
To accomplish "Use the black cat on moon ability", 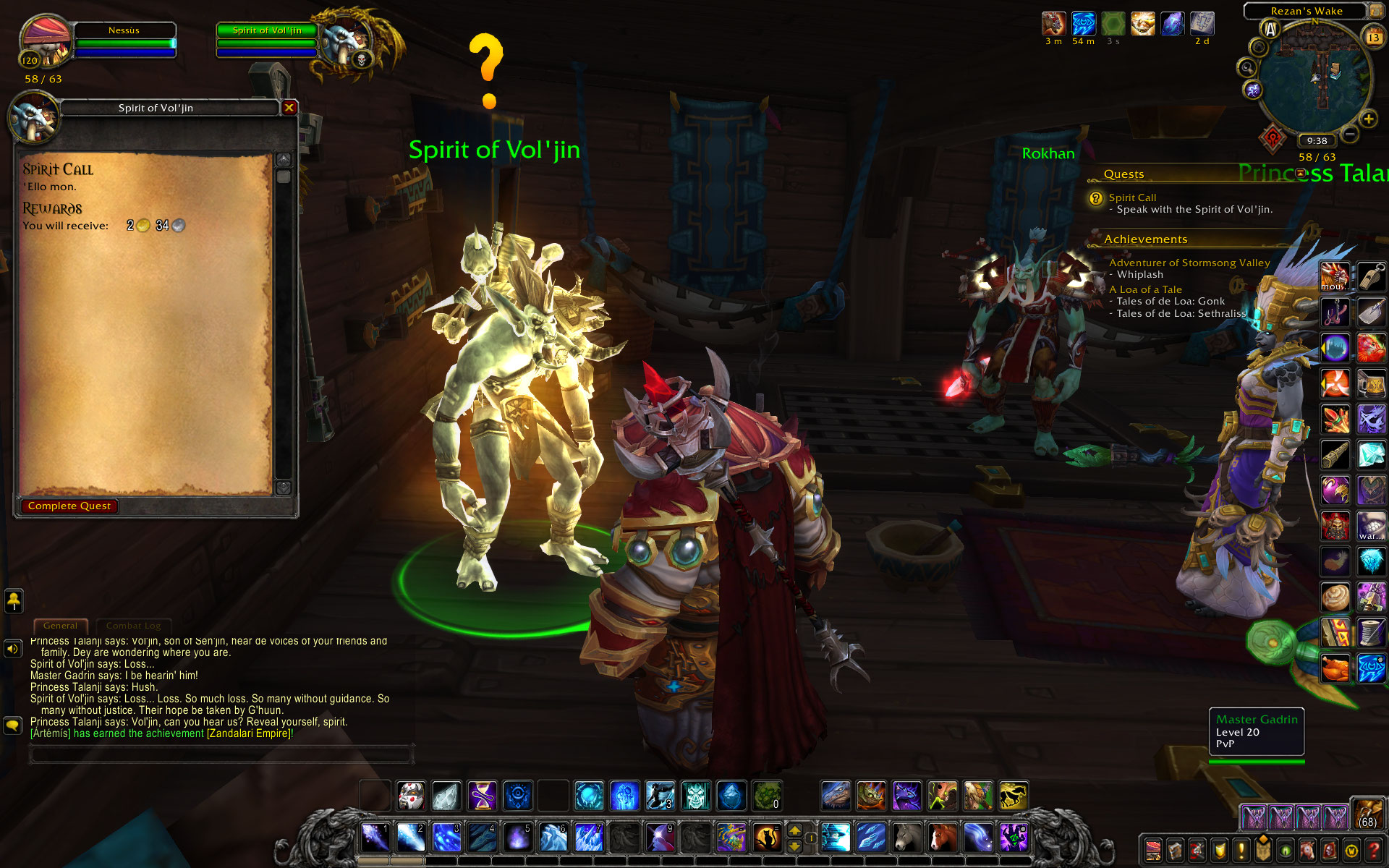I will click(767, 838).
